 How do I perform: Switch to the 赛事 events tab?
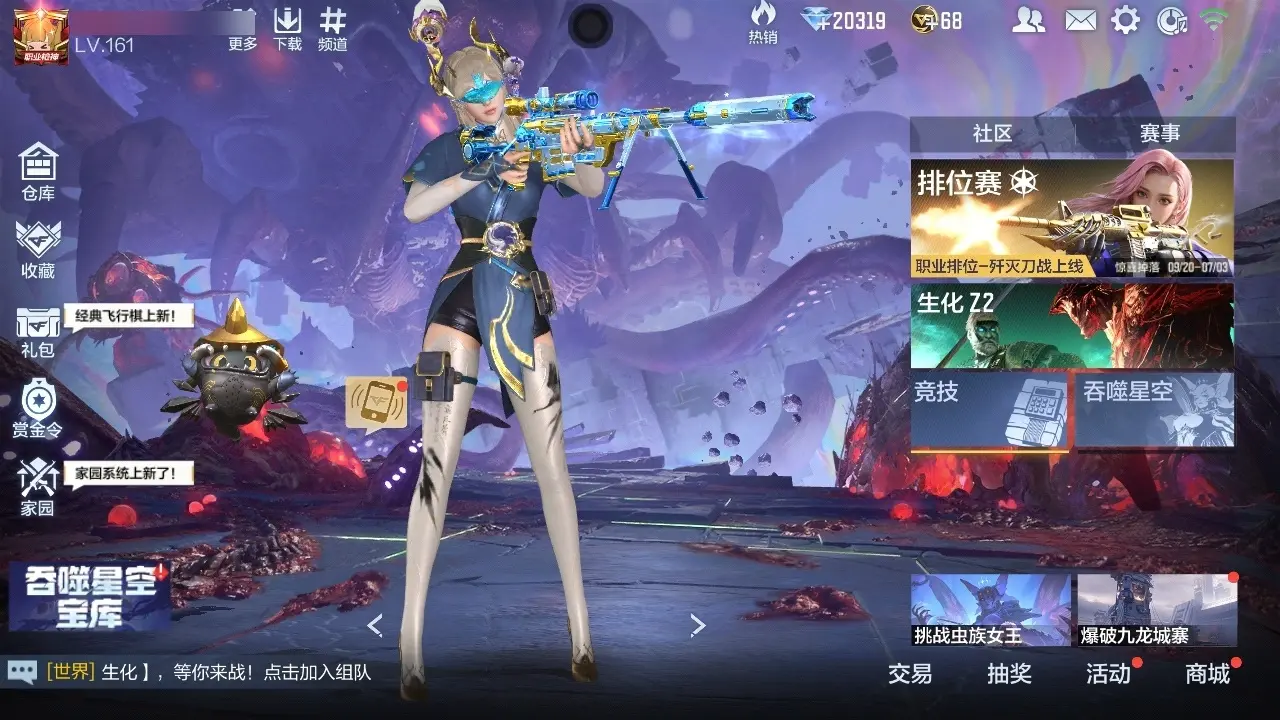pos(1159,133)
